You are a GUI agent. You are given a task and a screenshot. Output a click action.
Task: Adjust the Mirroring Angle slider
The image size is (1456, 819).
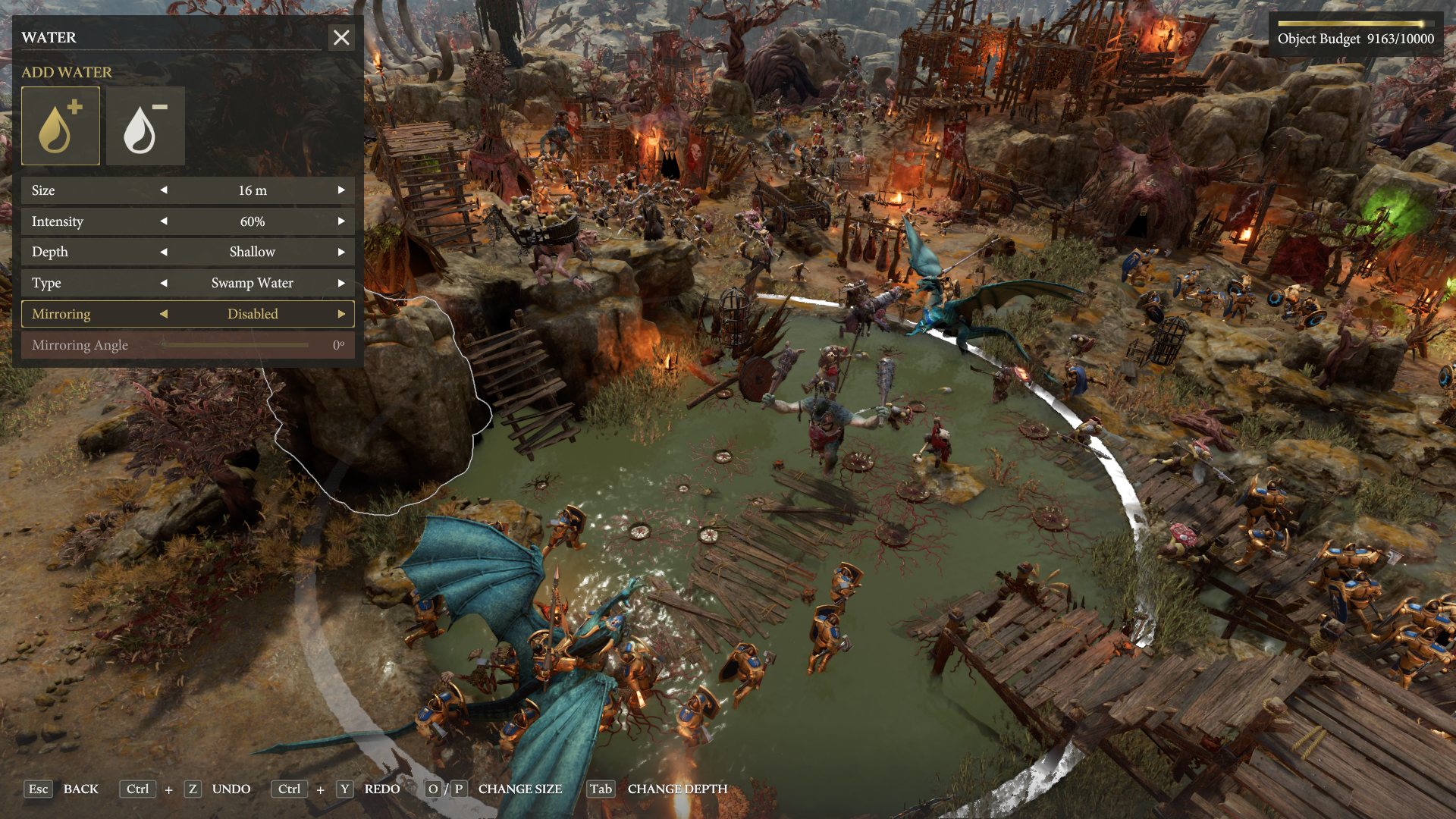point(235,345)
